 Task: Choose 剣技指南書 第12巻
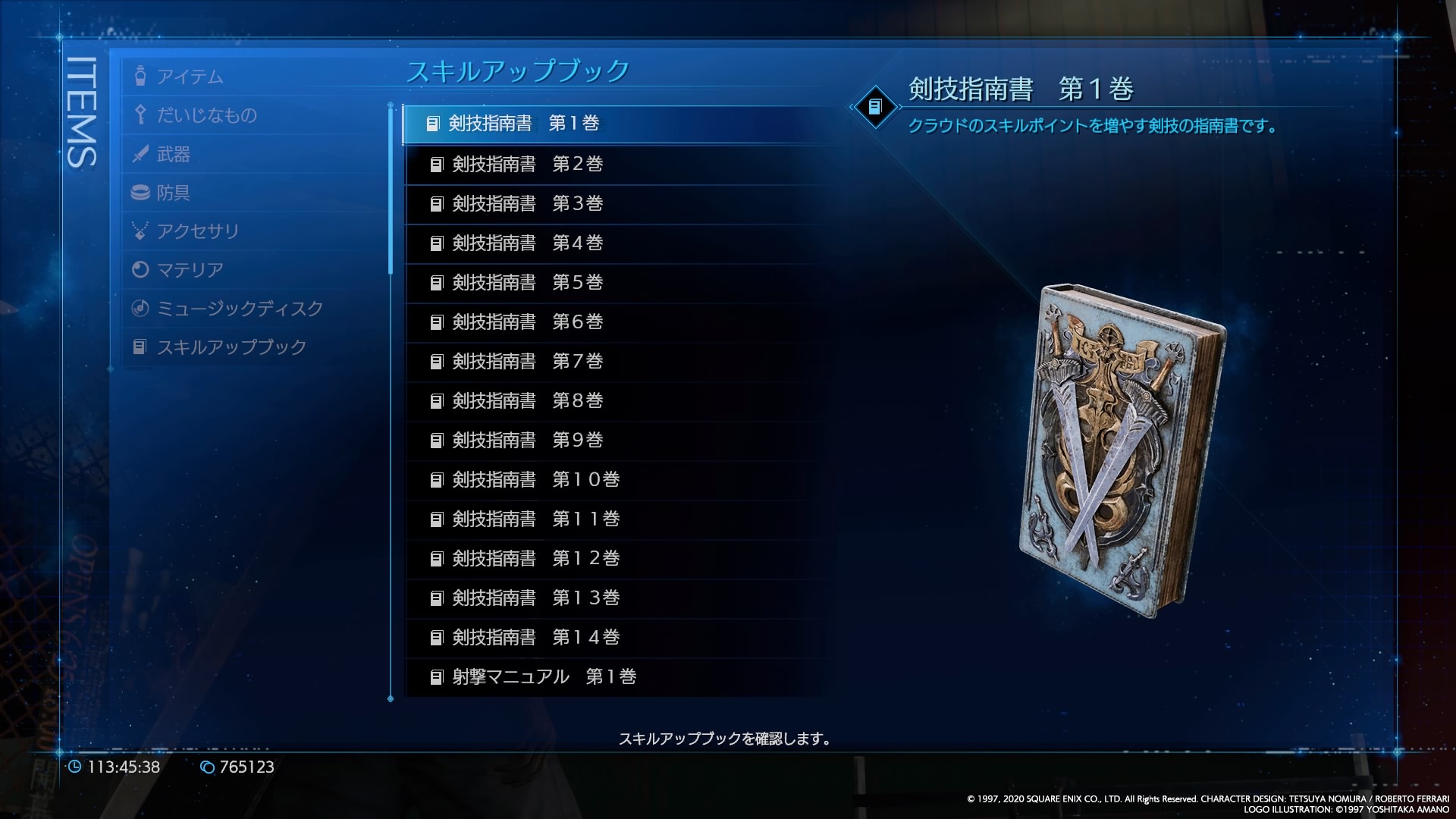(535, 559)
